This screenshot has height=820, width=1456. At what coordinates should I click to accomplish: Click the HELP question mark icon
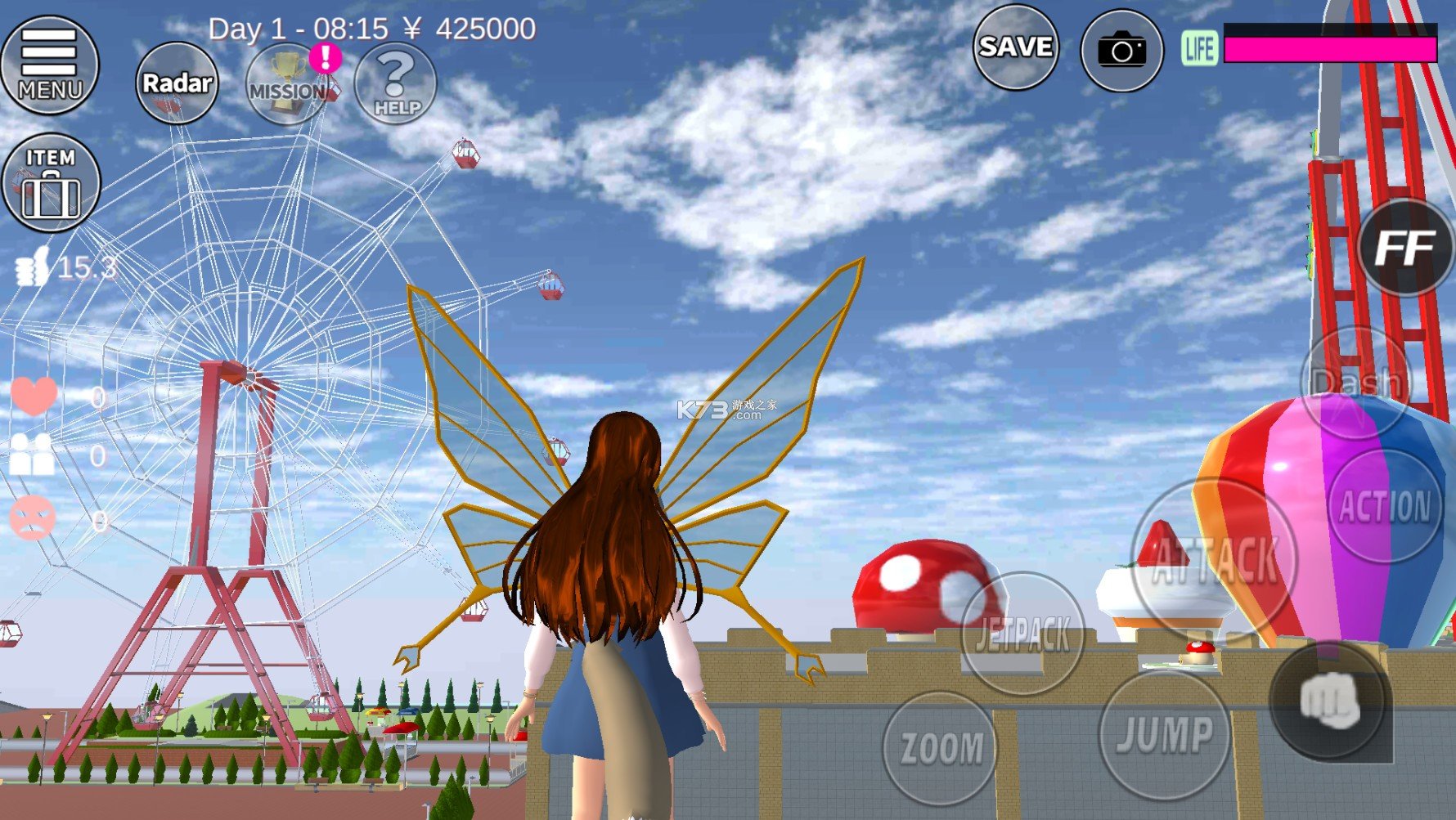tap(395, 82)
